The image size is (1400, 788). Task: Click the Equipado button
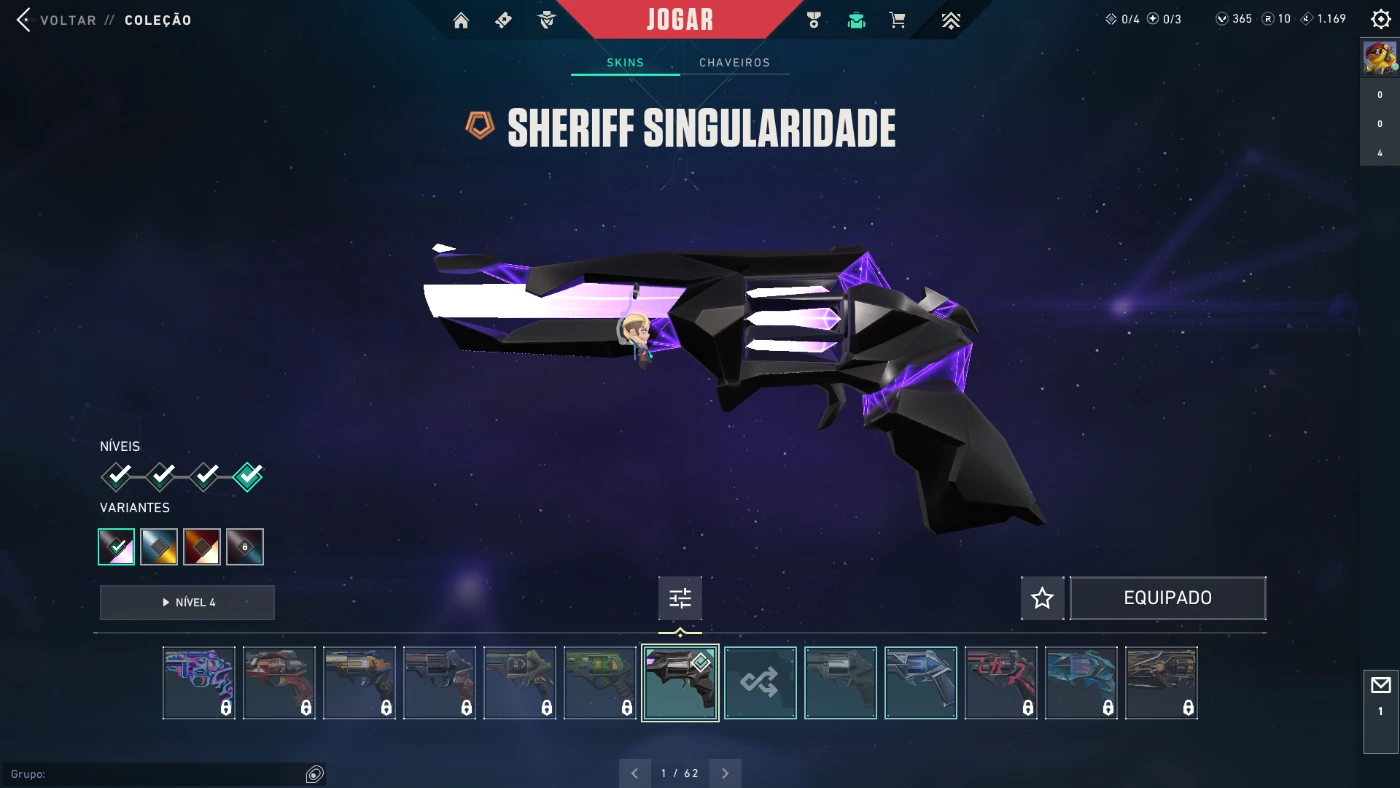[1167, 598]
